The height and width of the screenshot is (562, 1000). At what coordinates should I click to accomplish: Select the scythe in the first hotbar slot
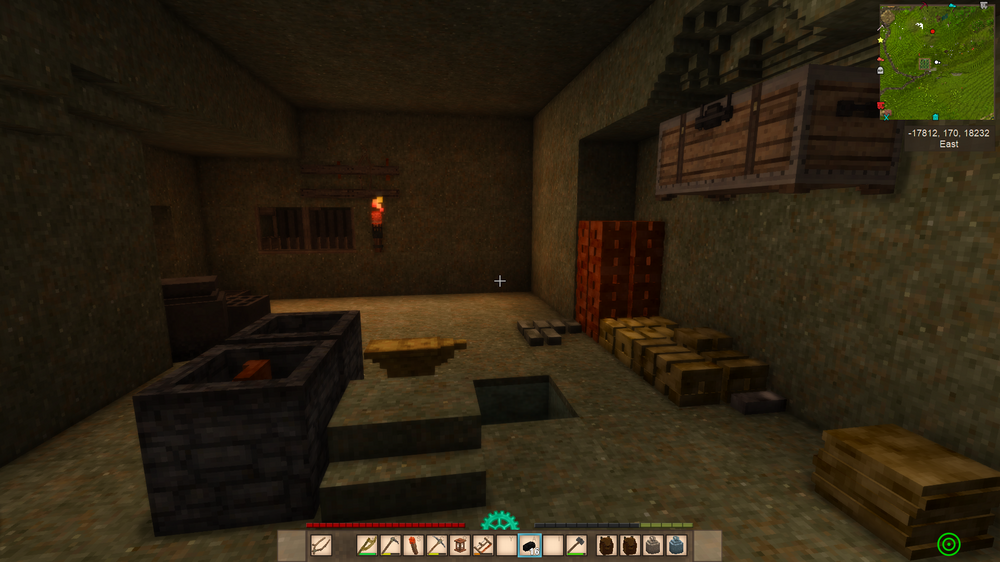[367, 546]
